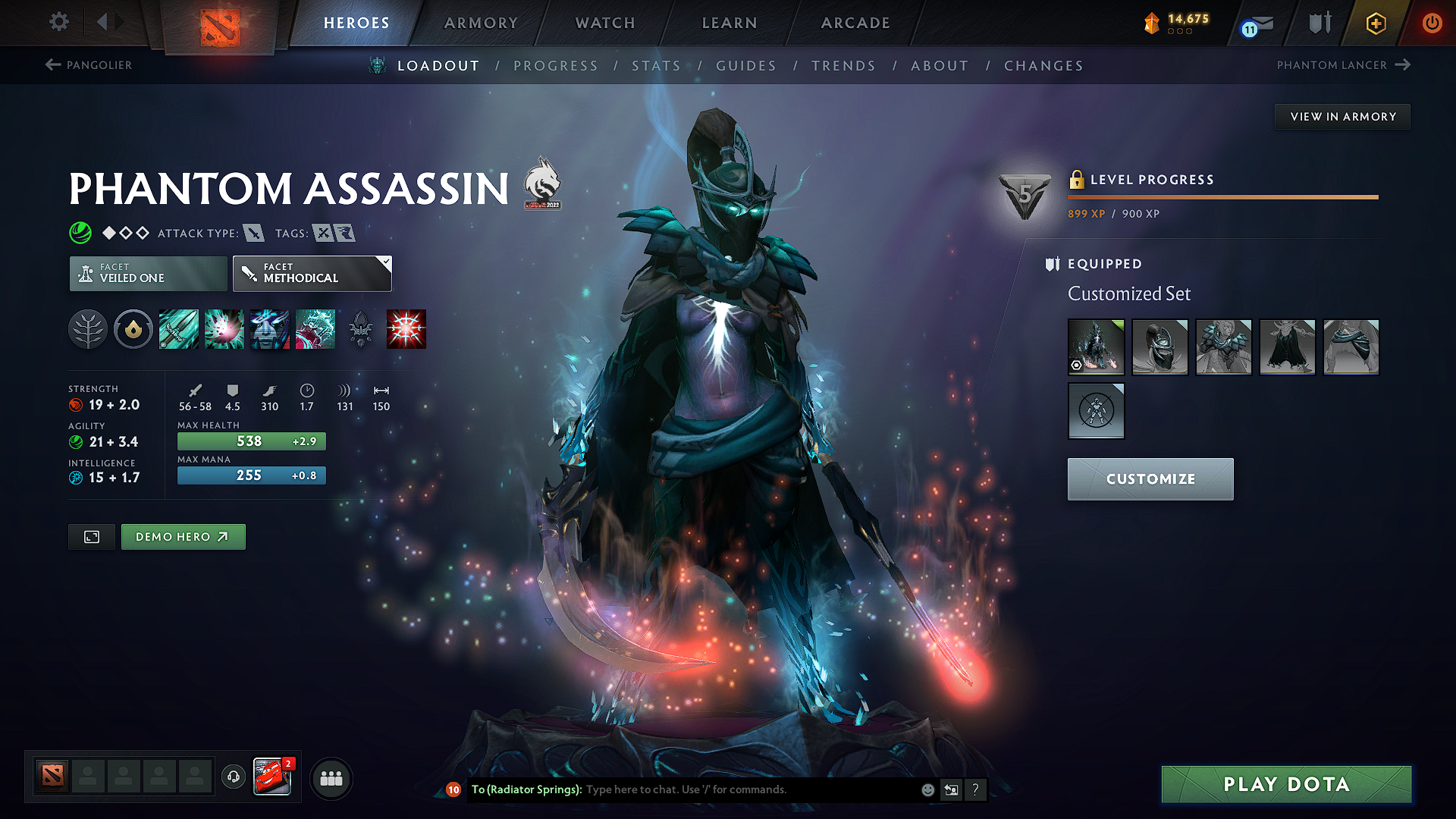Click the voice chat headset icon
1456x819 pixels.
pos(233,777)
